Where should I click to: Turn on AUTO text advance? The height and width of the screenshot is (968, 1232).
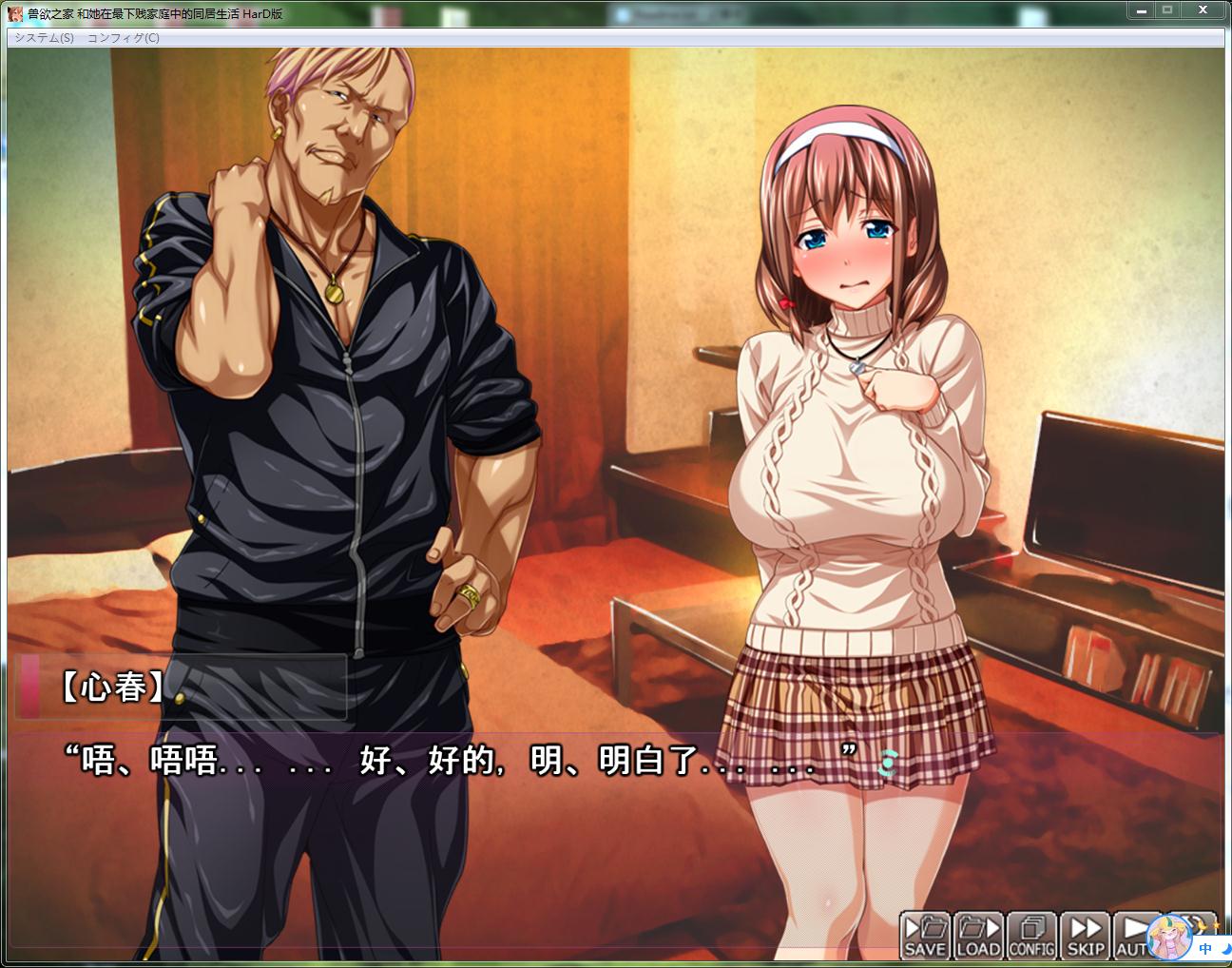[x=1130, y=936]
